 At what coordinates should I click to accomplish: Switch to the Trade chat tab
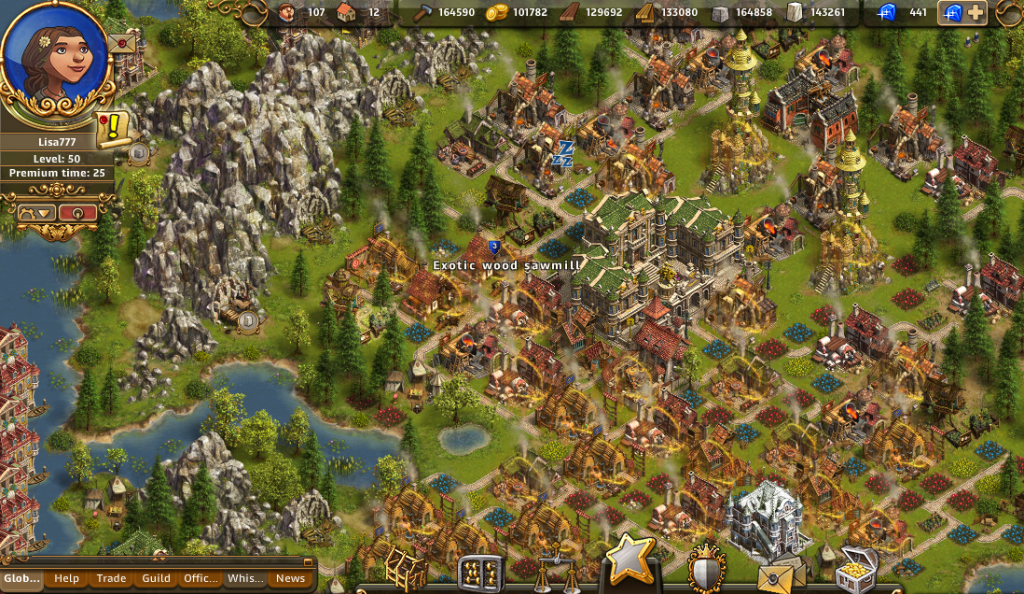pos(111,578)
